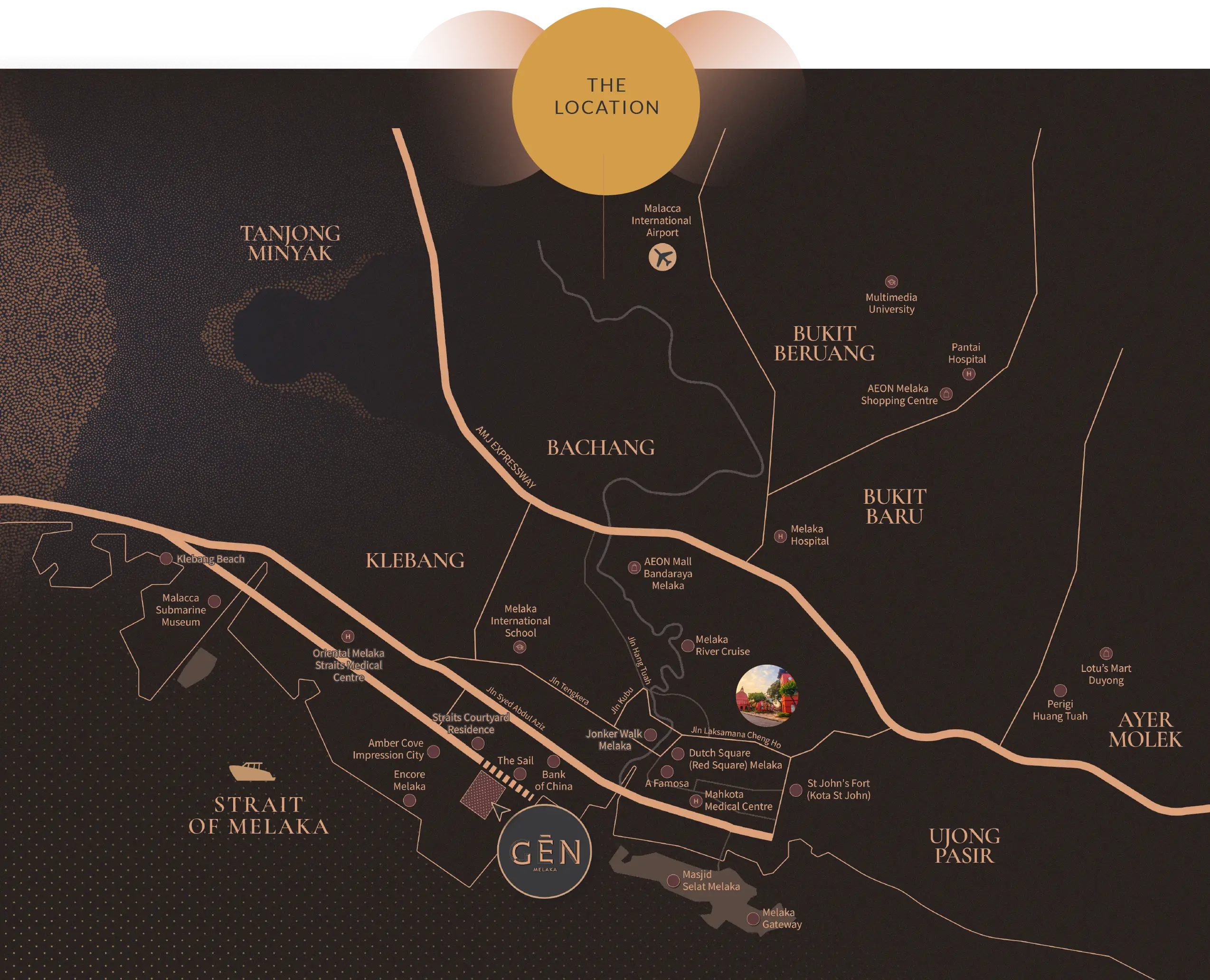Click the Masjid Selat Melaka marker
Viewport: 1210px width, 980px height.
click(673, 881)
